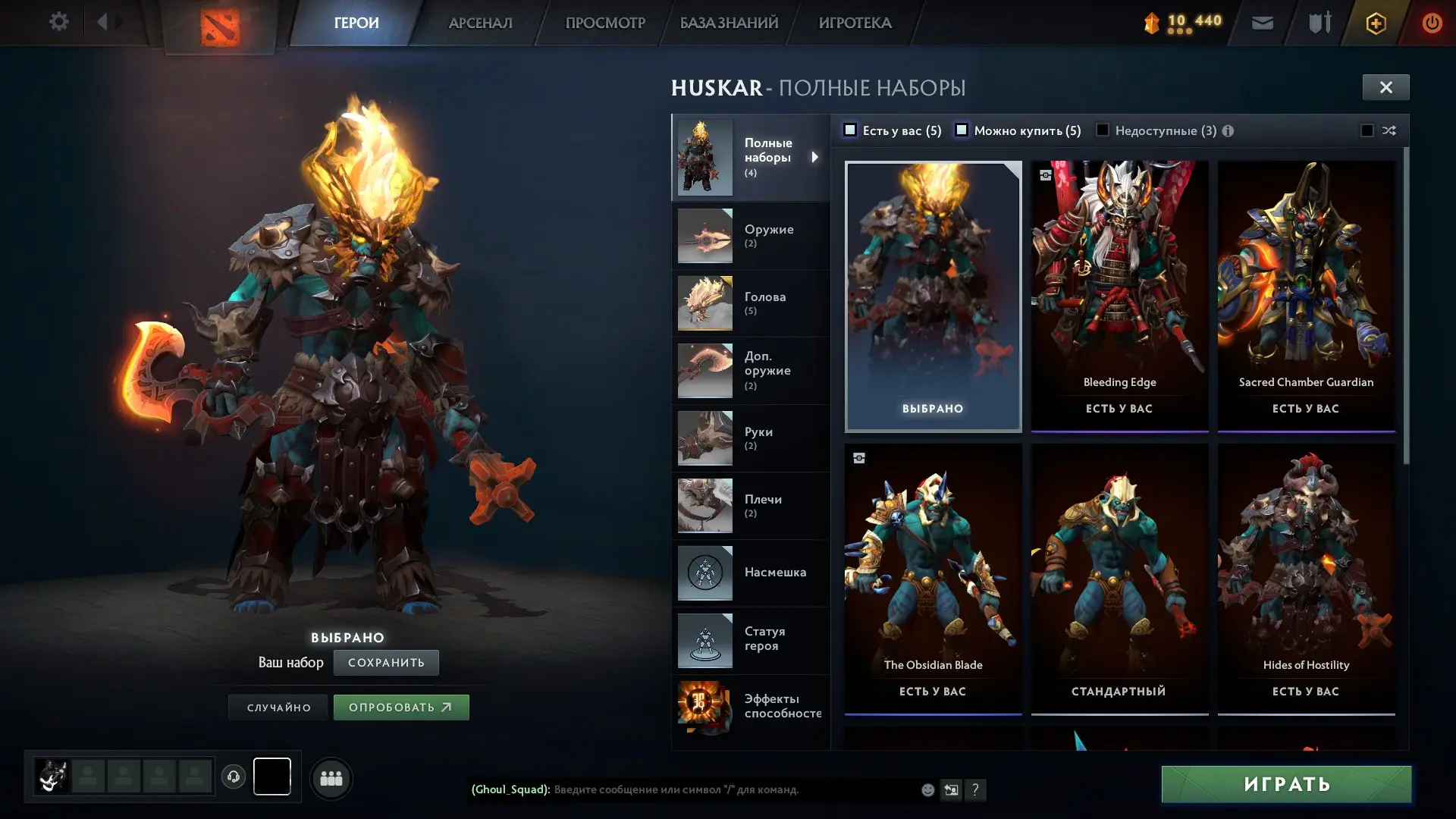Switch to the Арсенал tab
1456x819 pixels.
(x=480, y=23)
